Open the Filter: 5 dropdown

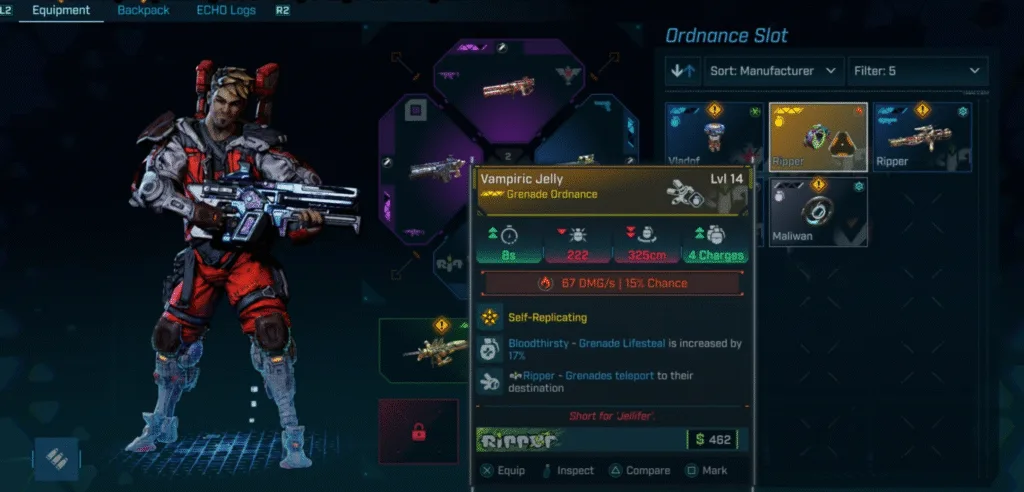click(x=917, y=71)
